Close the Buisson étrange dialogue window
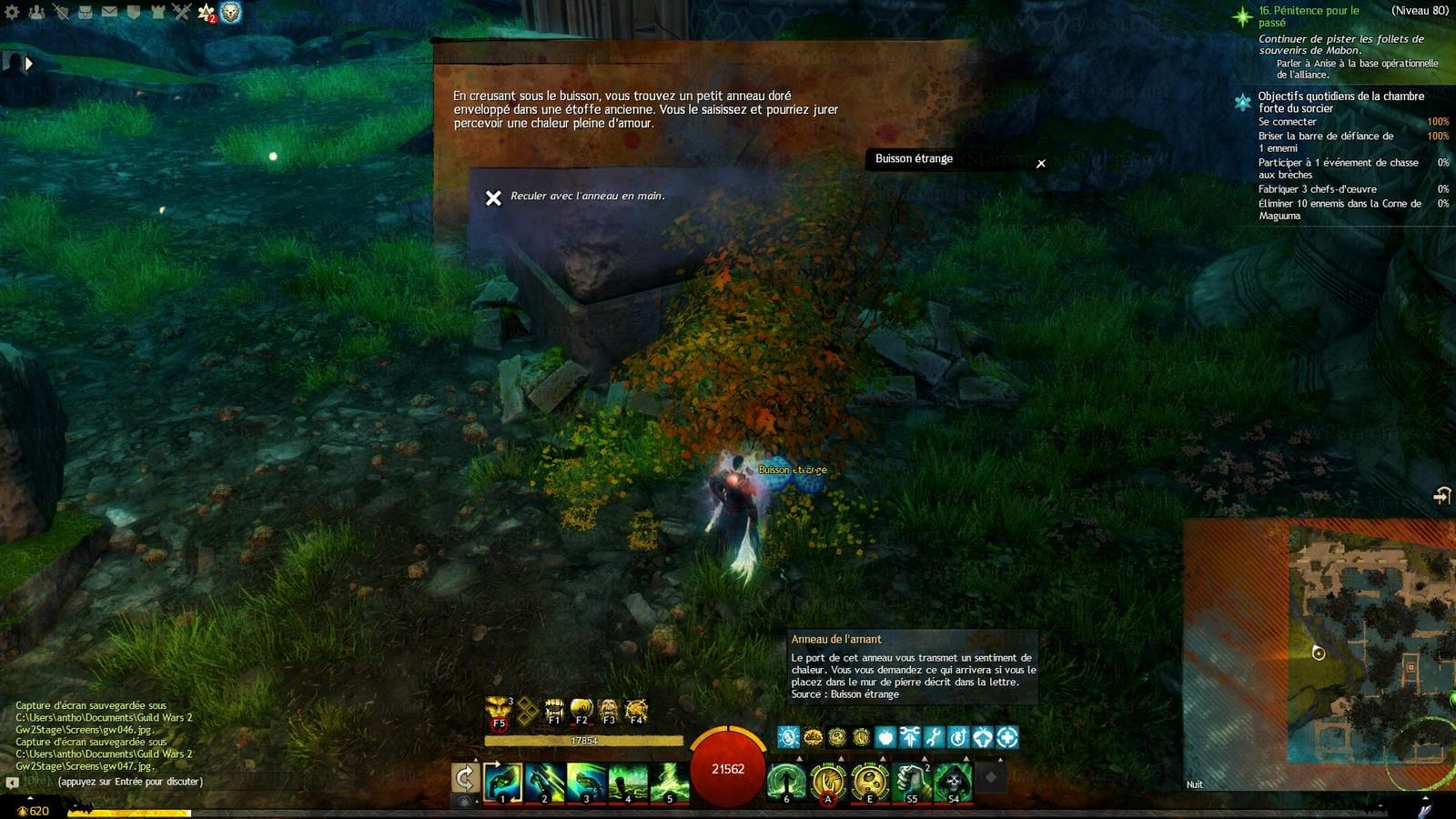The height and width of the screenshot is (819, 1456). click(x=1041, y=164)
